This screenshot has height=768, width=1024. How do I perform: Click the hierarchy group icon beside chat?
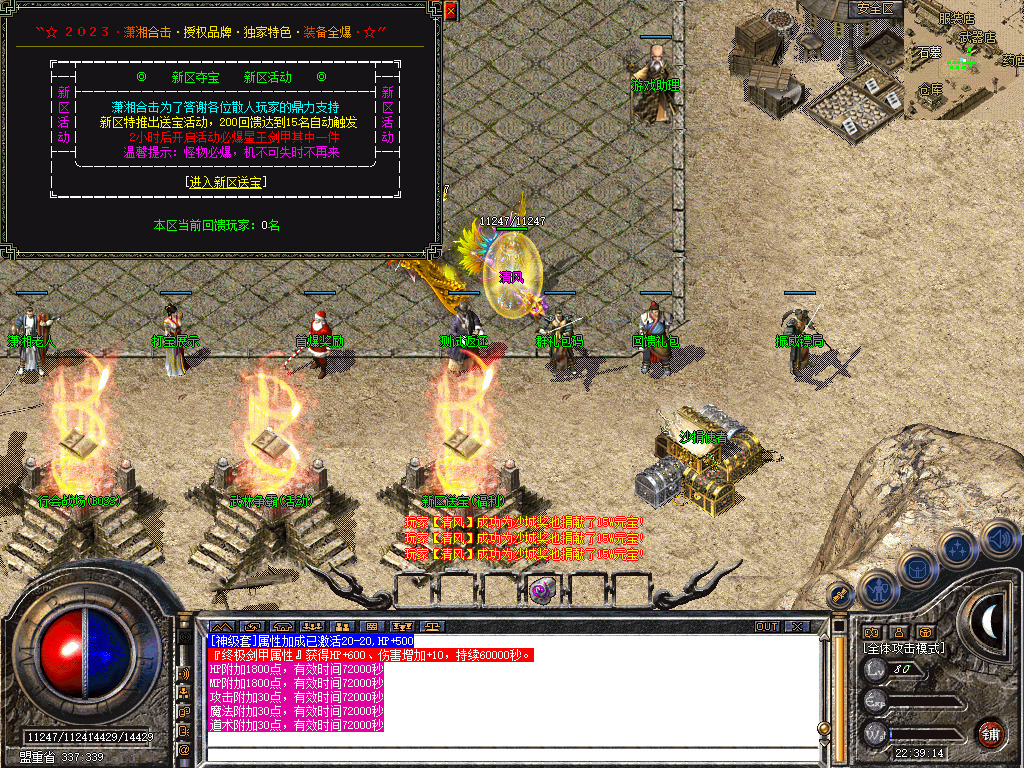tap(184, 691)
